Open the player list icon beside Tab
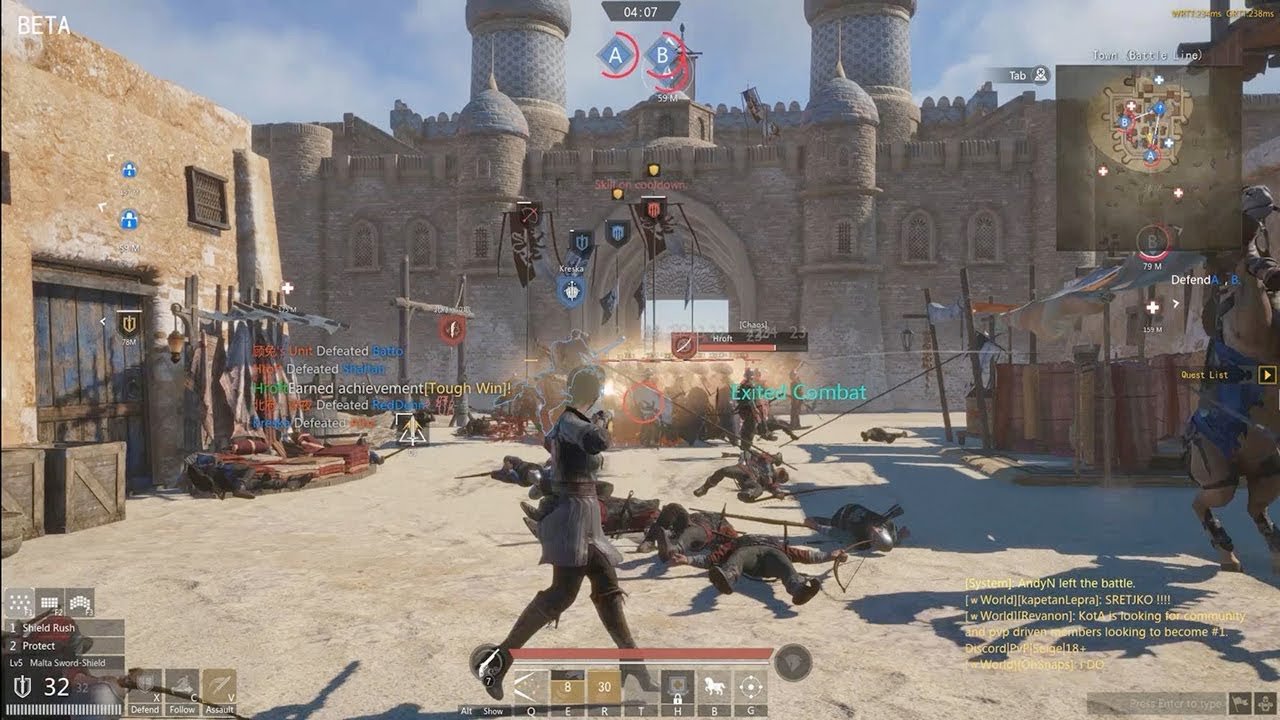The image size is (1280, 720). tap(1041, 75)
